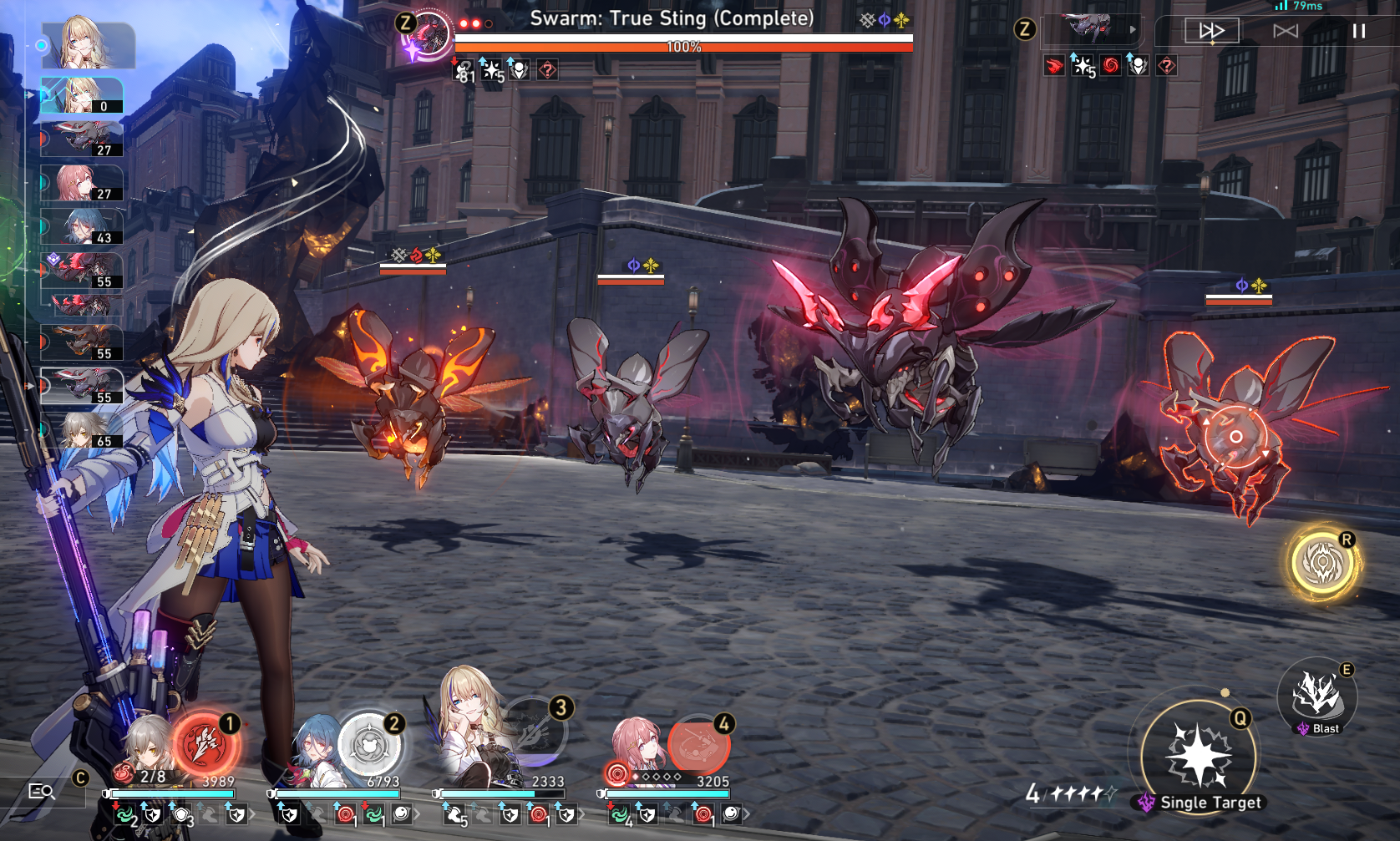Activate the Blast skill
Image resolution: width=1400 pixels, height=841 pixels.
(1317, 696)
